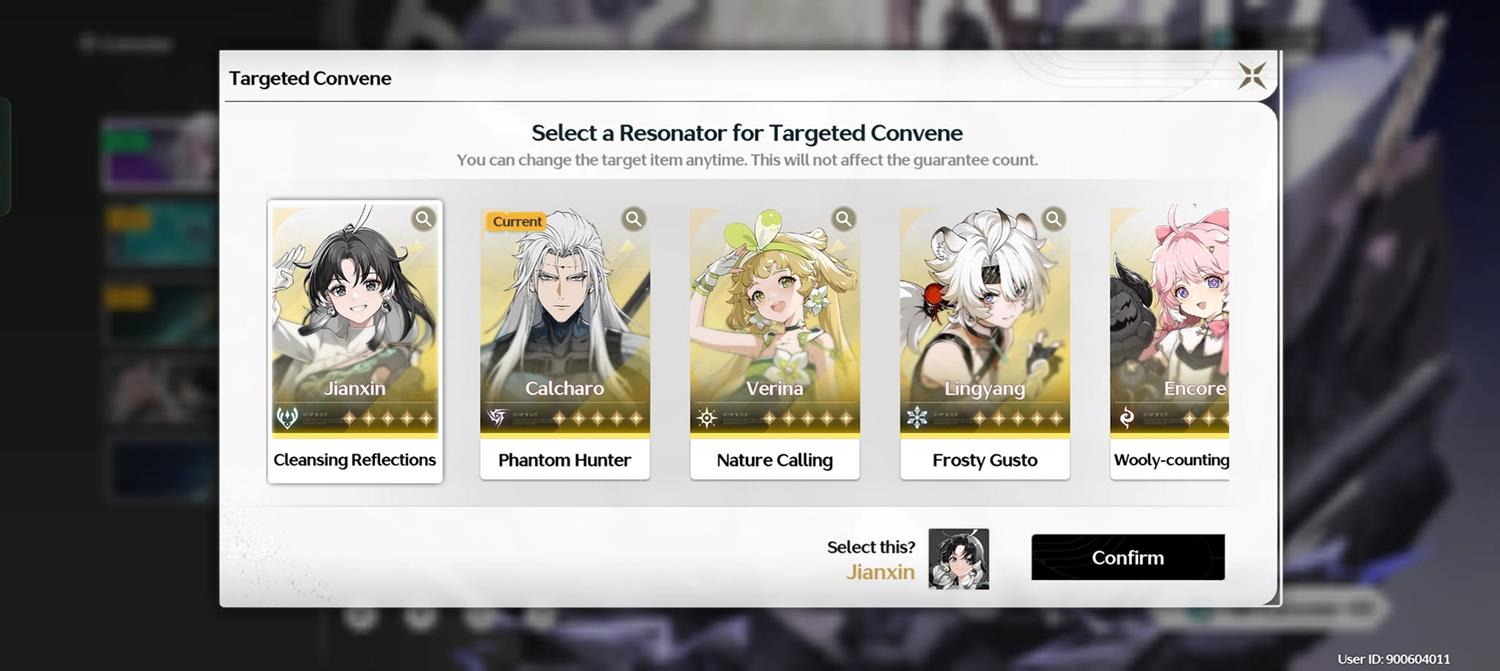This screenshot has width=1500, height=671.
Task: View Calcharo's details with the magnifier
Action: (x=634, y=219)
